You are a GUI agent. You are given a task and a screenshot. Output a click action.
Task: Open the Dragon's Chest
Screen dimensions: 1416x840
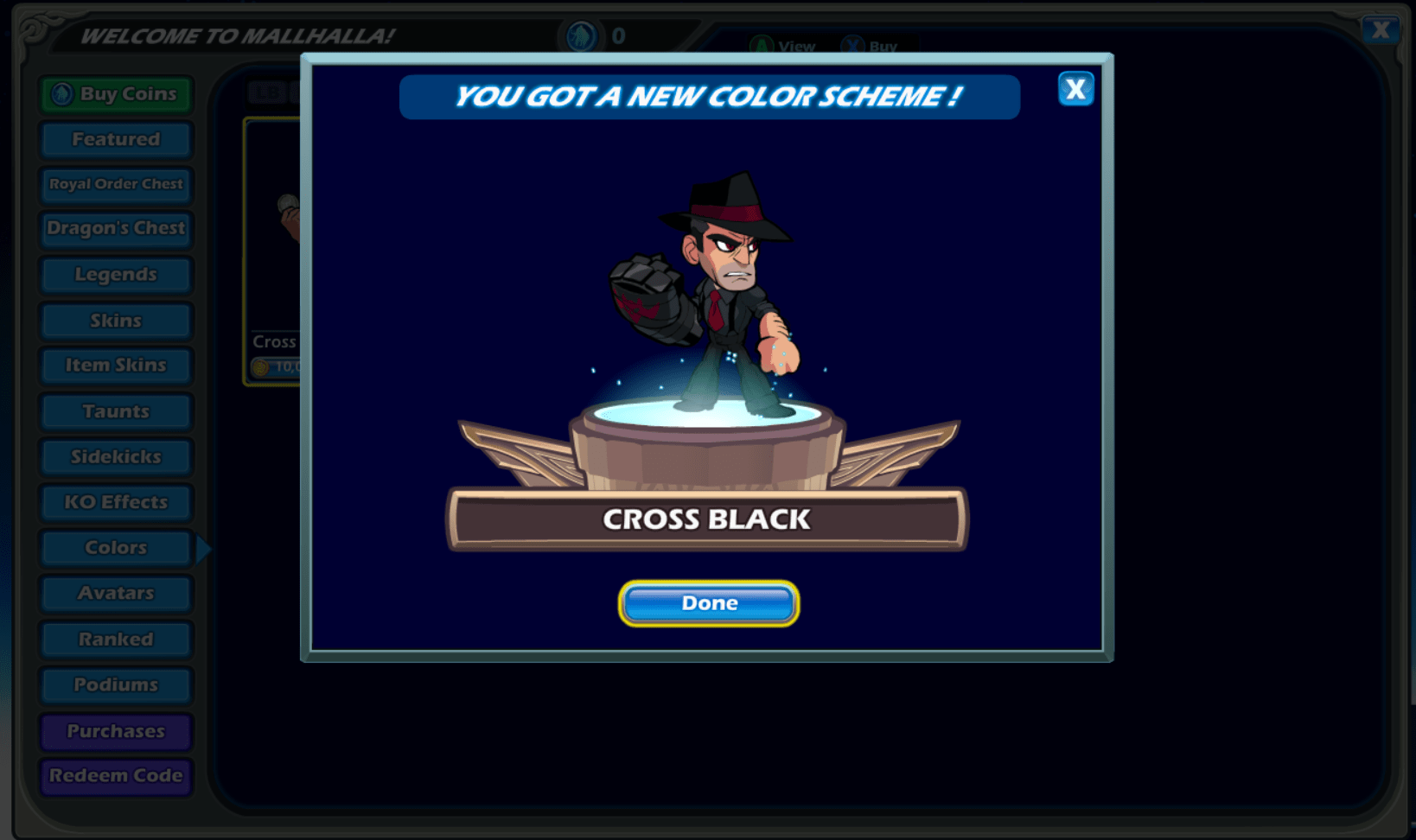(x=115, y=228)
